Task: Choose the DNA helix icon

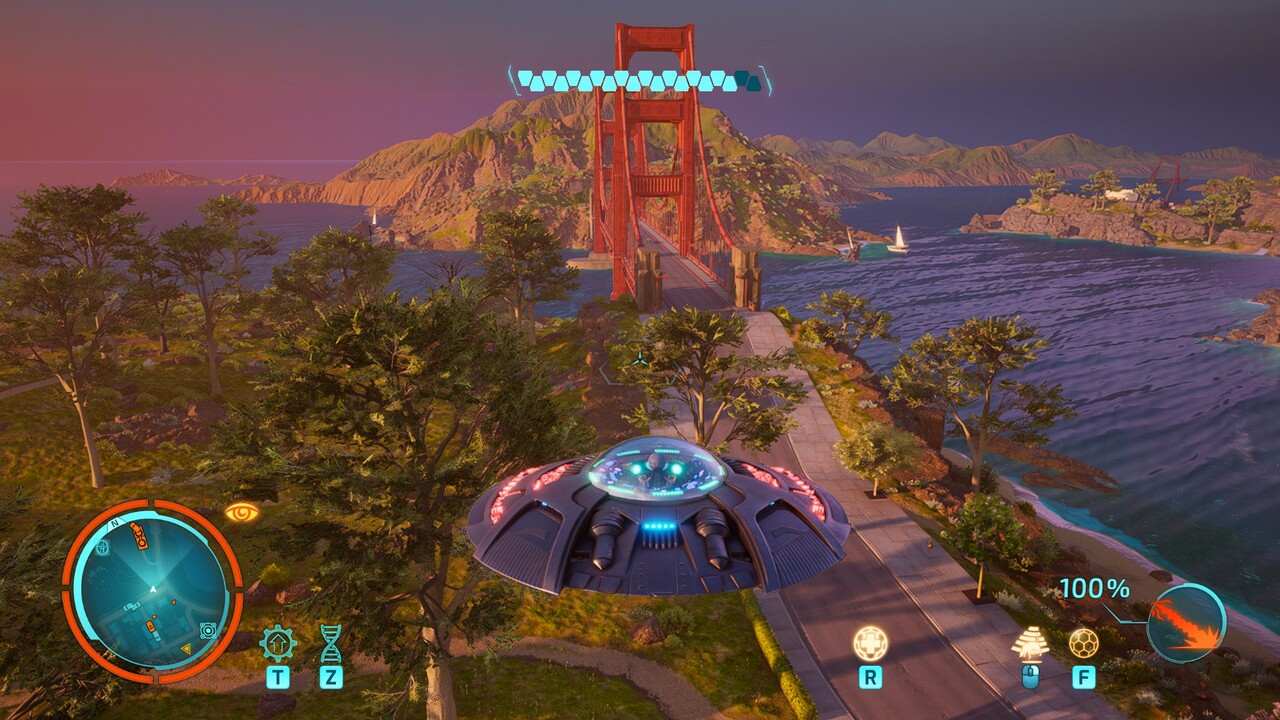Action: click(330, 642)
